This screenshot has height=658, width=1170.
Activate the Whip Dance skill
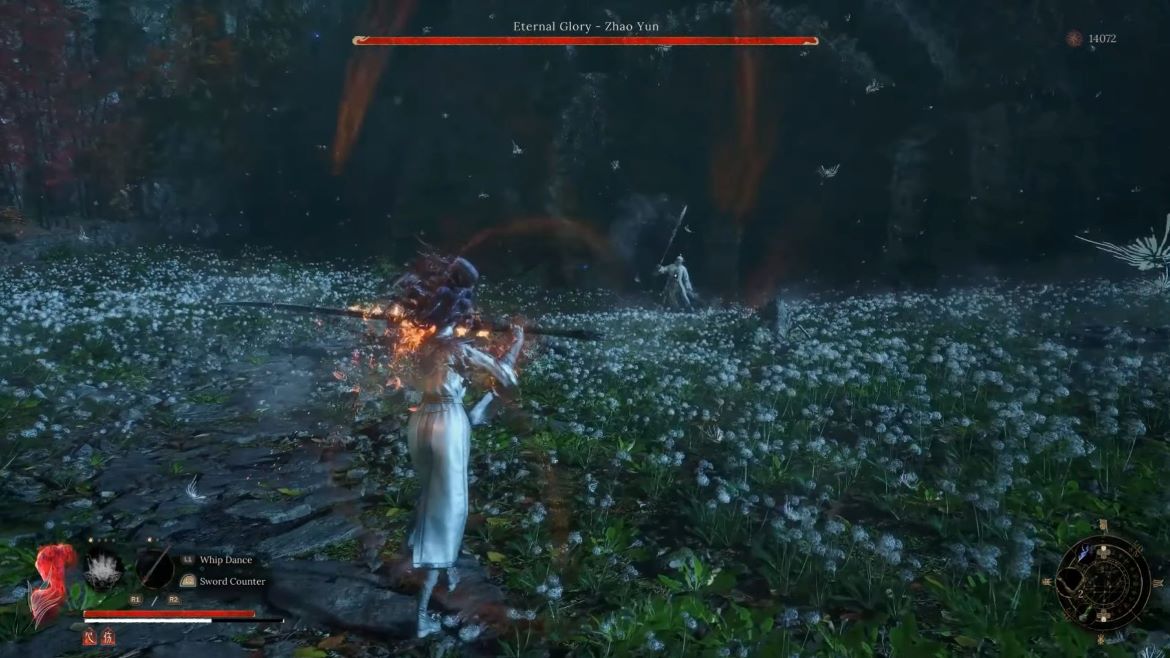225,560
